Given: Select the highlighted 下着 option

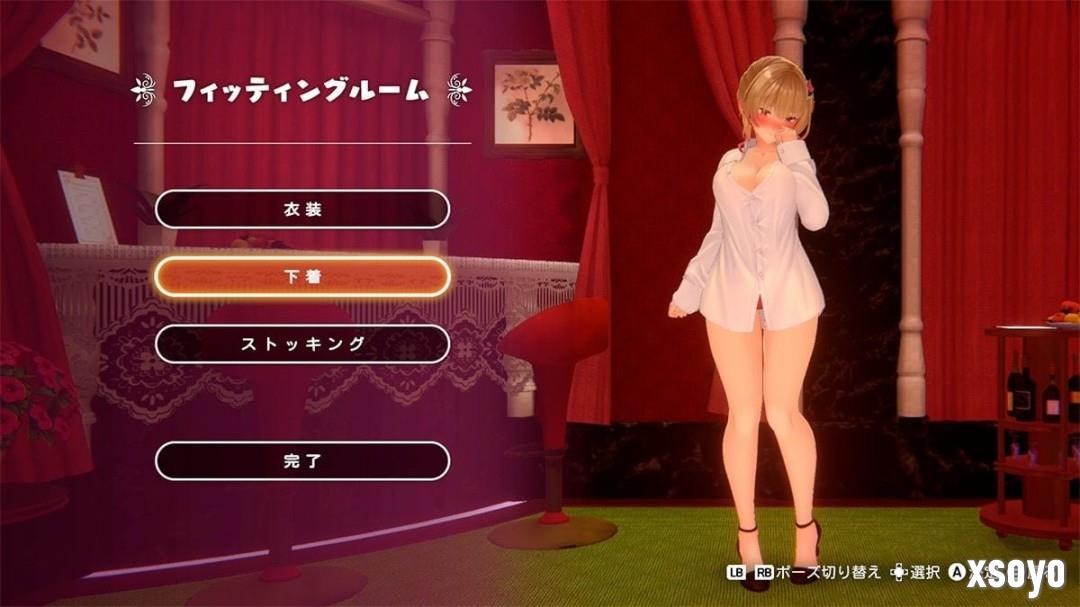Looking at the screenshot, I should coord(302,277).
